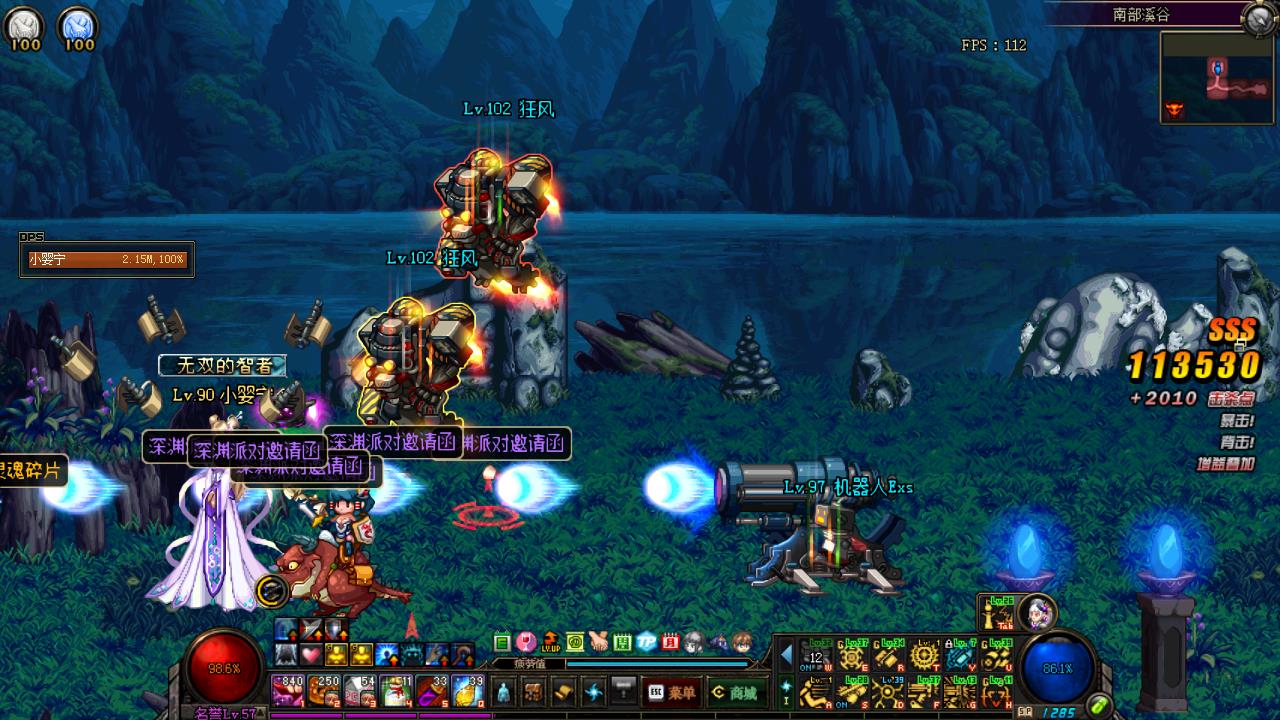Click the dungeon minimap

point(1217,78)
